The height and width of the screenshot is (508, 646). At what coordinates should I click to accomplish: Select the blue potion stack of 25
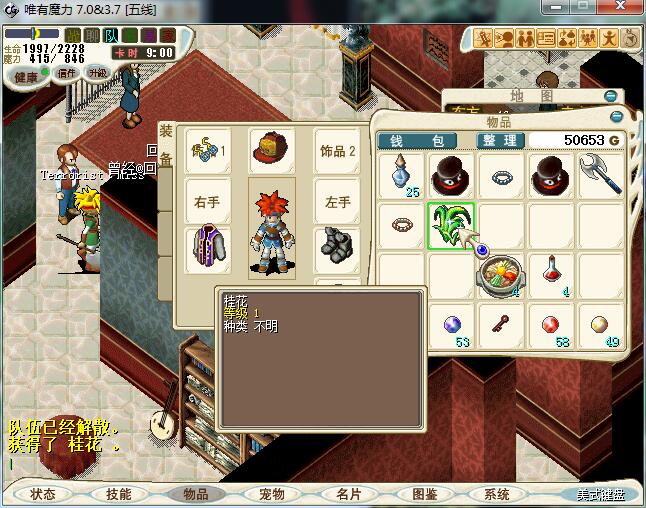click(403, 174)
